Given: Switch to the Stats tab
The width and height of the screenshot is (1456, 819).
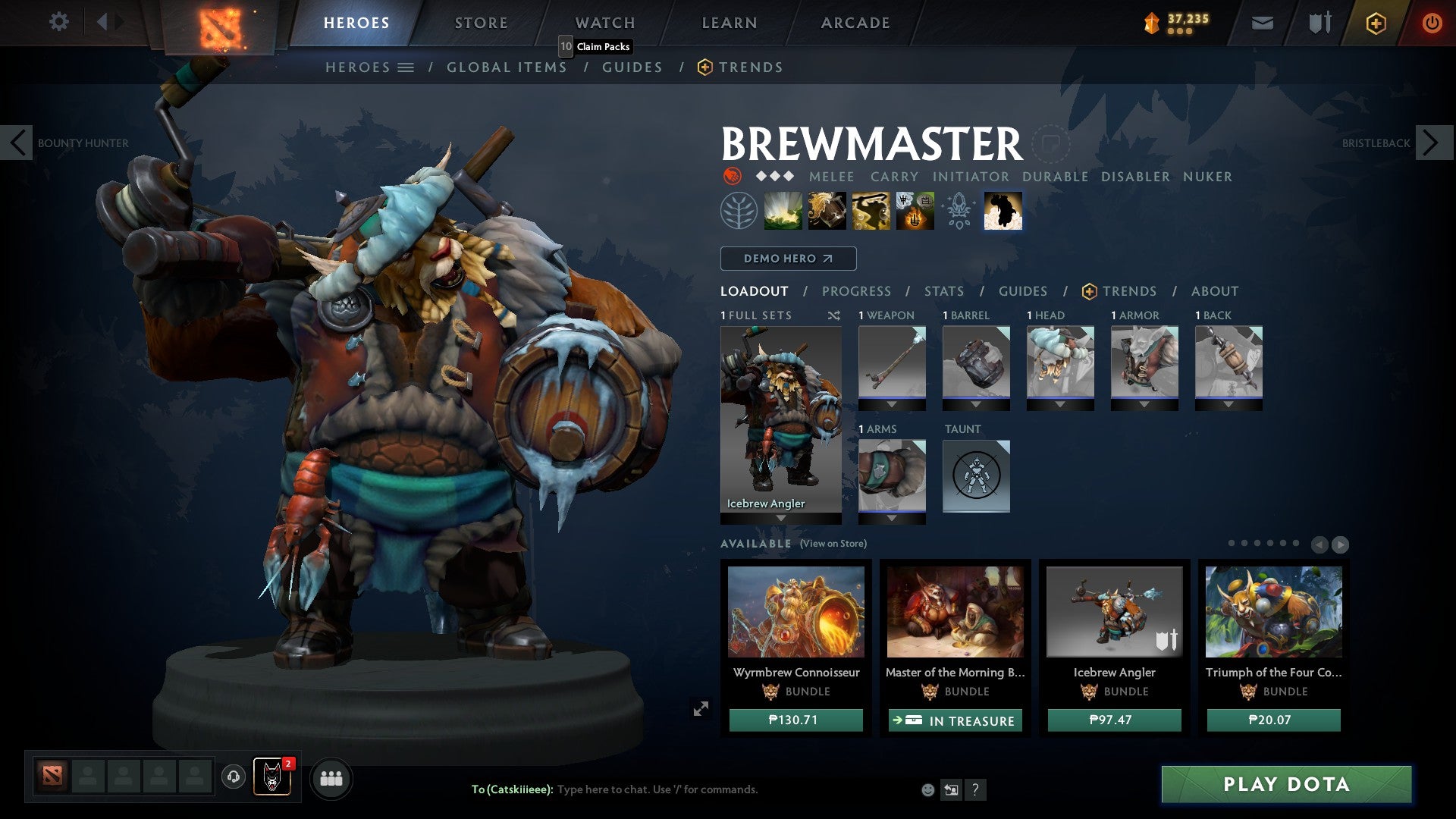Looking at the screenshot, I should coord(943,290).
